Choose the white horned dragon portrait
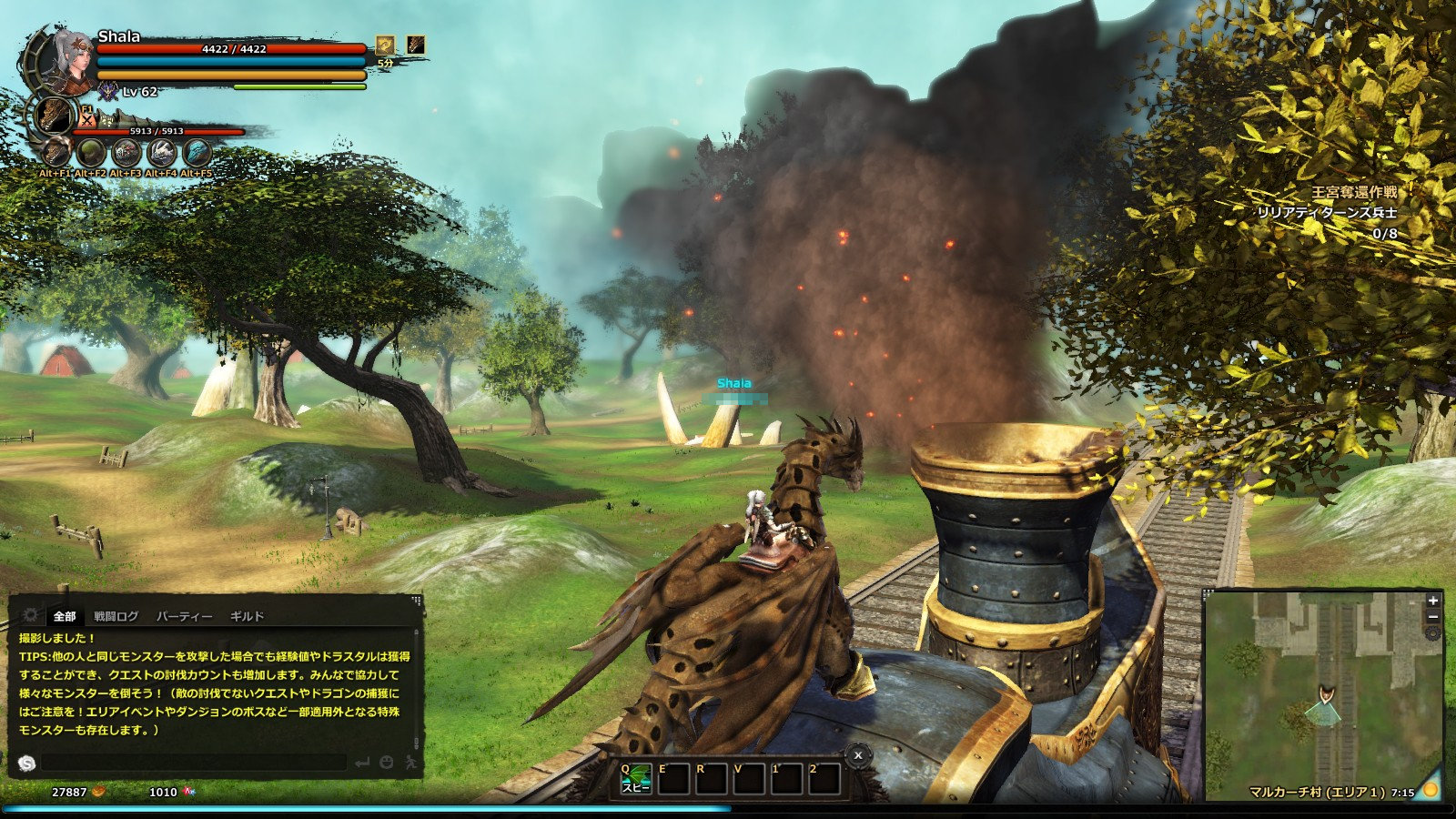Screen dimensions: 1456x819 (x=161, y=152)
